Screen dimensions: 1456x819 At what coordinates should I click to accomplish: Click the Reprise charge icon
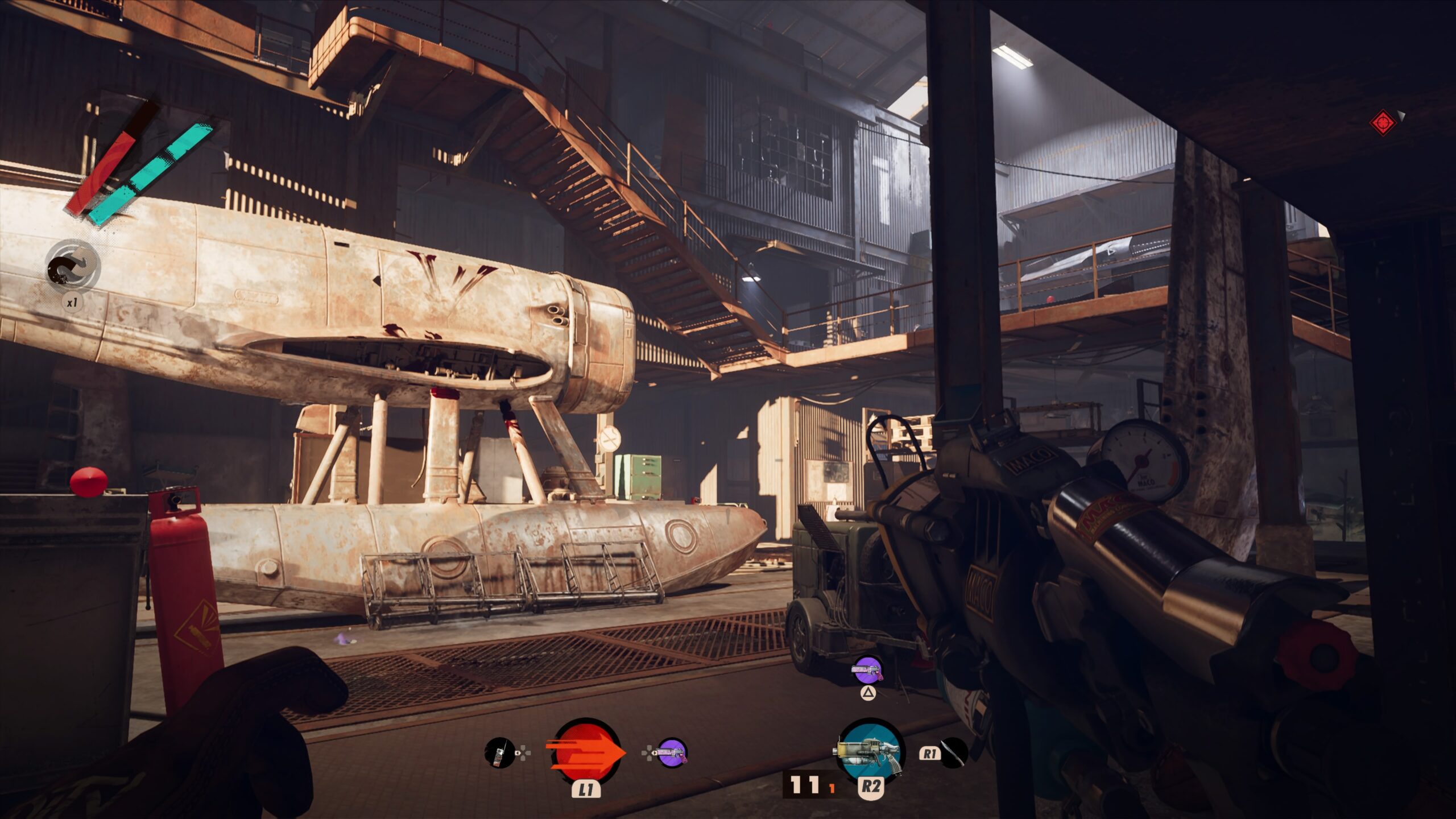73,267
